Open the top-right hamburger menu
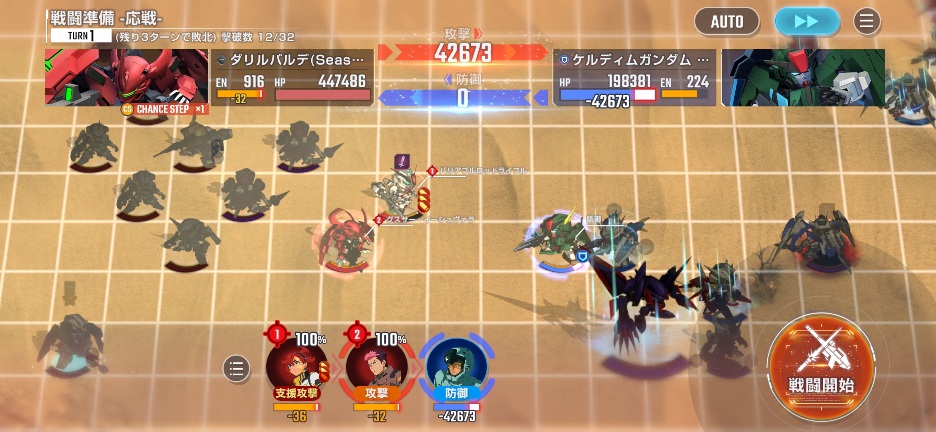Viewport: 936px width, 432px height. (x=867, y=21)
